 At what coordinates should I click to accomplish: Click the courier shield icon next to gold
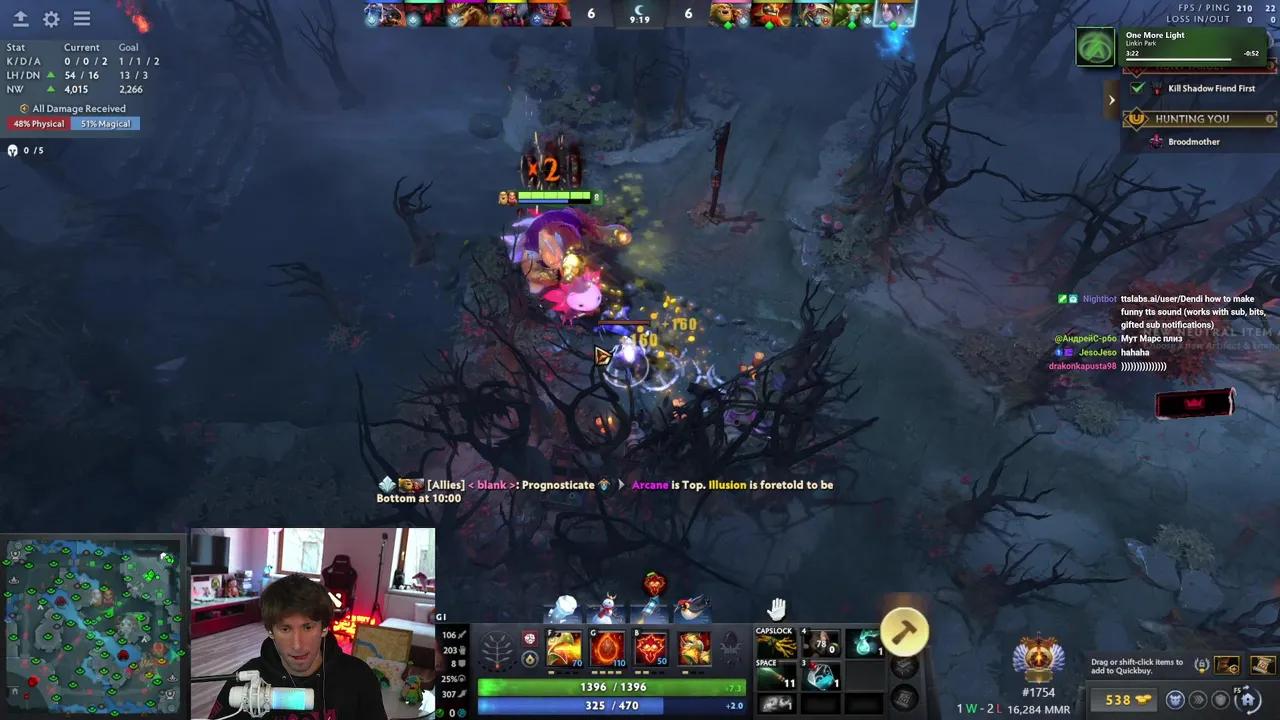pyautogui.click(x=1219, y=700)
